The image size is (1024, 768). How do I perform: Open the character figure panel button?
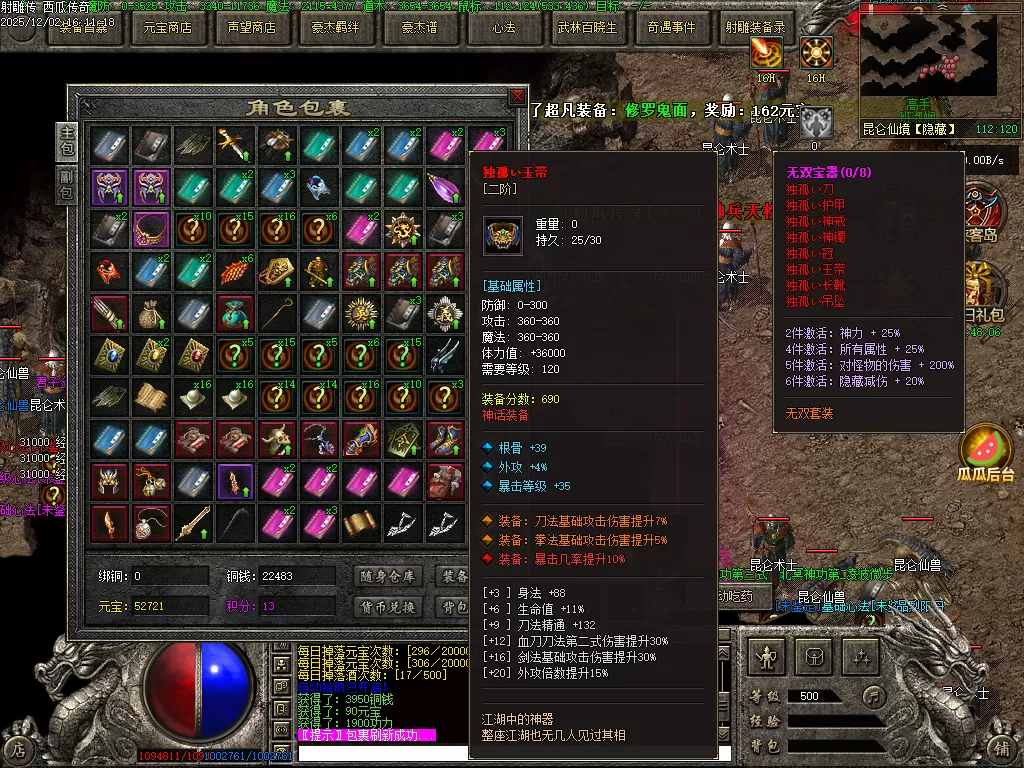tap(767, 658)
